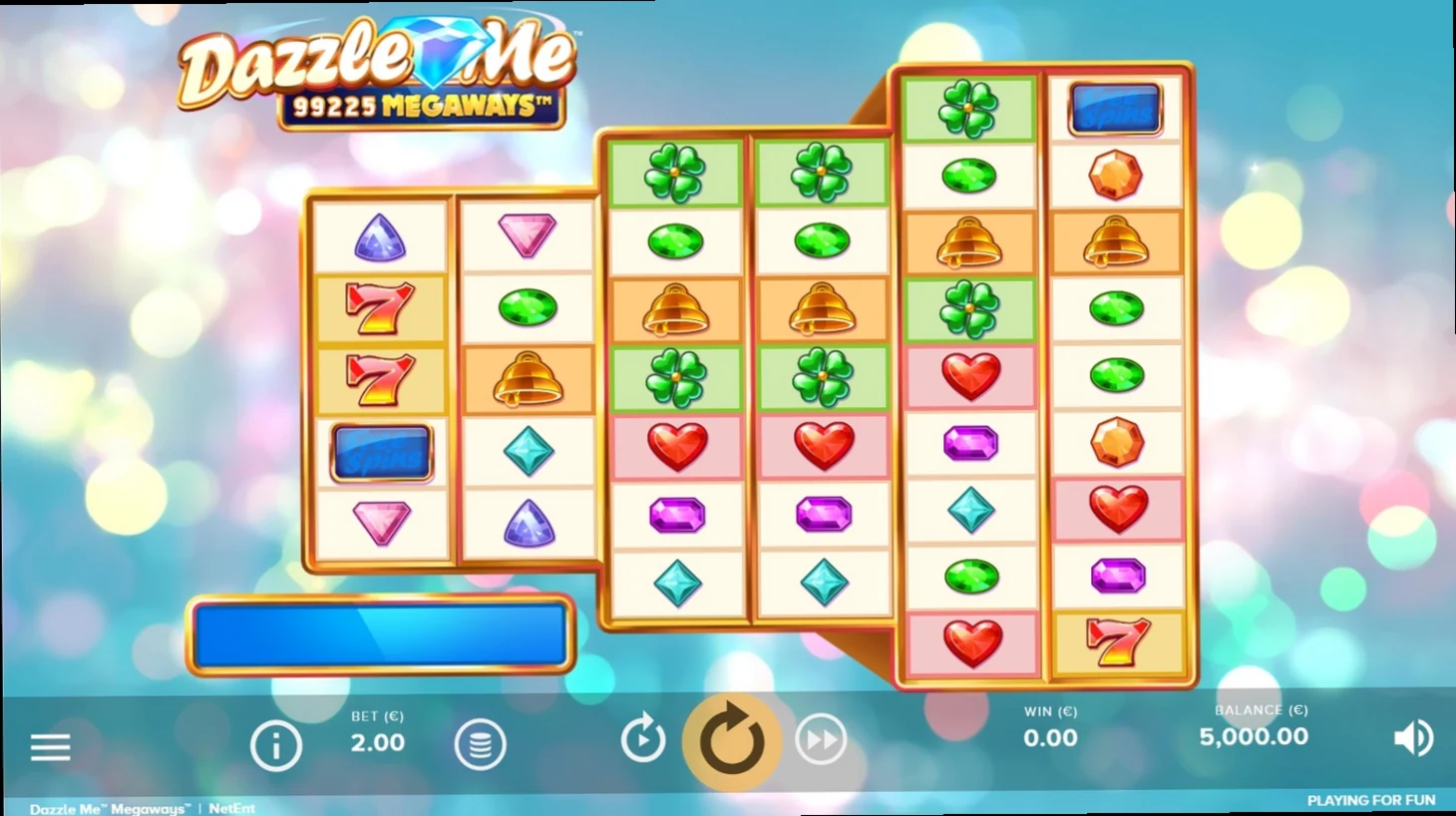The height and width of the screenshot is (816, 1456).
Task: Open the autoplay settings icon
Action: coord(643,739)
